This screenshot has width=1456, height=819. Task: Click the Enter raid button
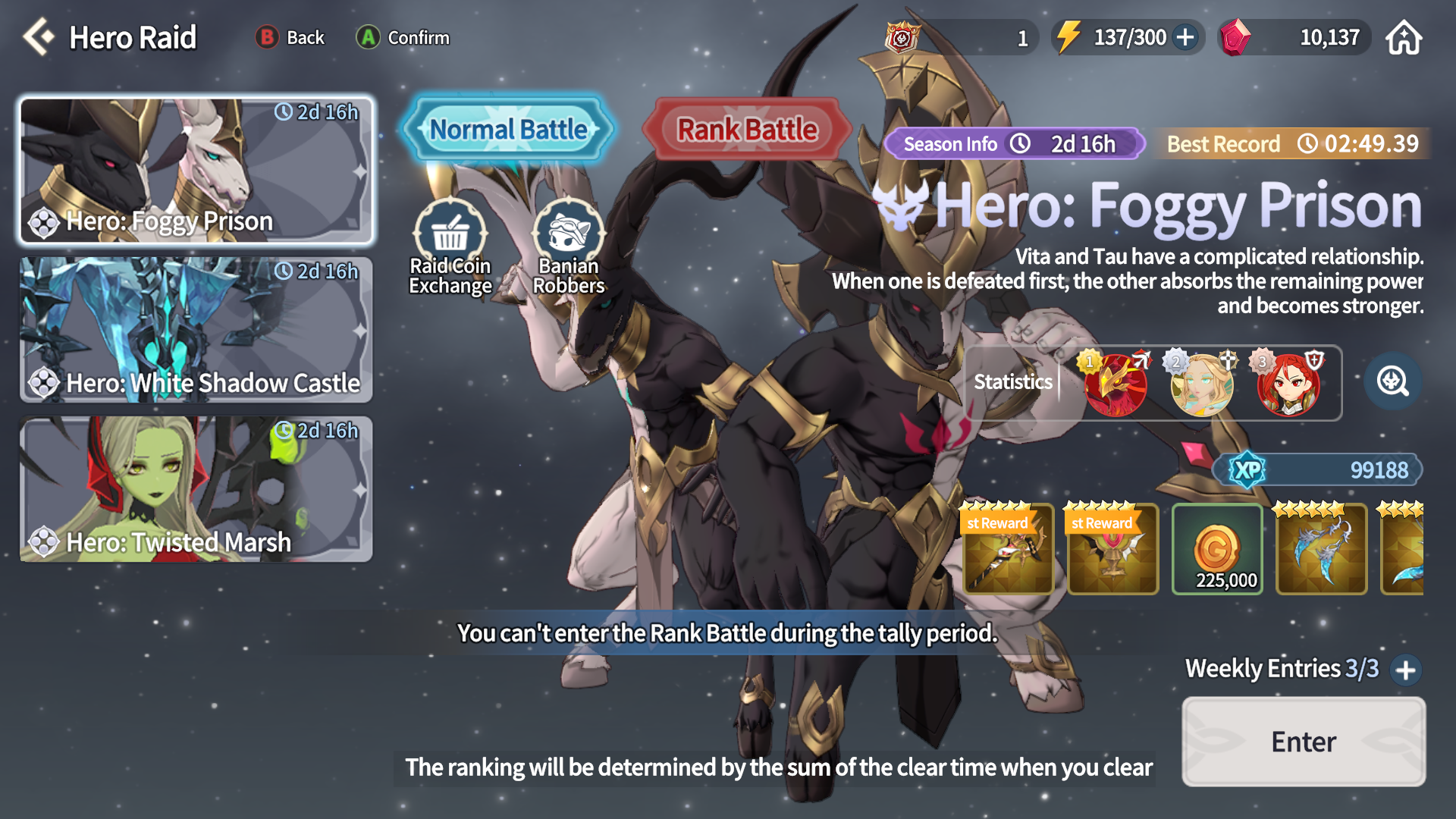coord(1303,741)
